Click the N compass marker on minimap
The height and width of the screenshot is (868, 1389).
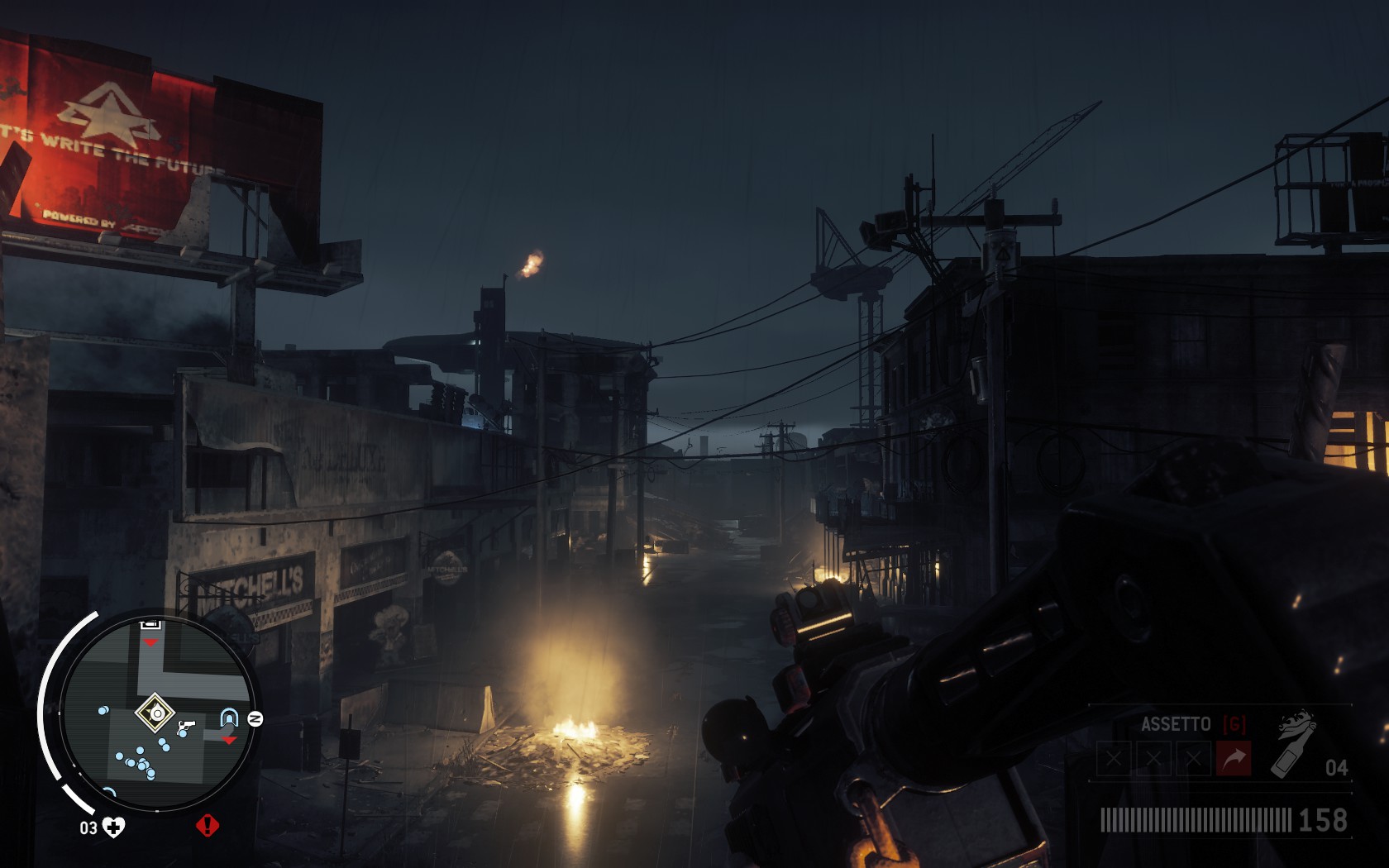click(x=255, y=719)
